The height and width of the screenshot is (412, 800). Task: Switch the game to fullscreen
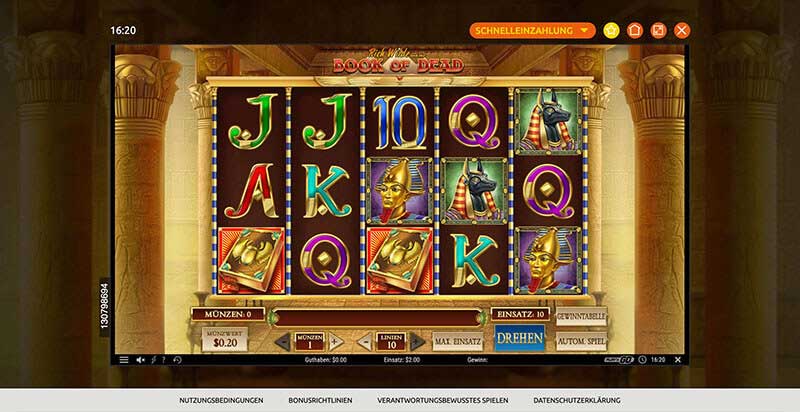click(x=659, y=30)
